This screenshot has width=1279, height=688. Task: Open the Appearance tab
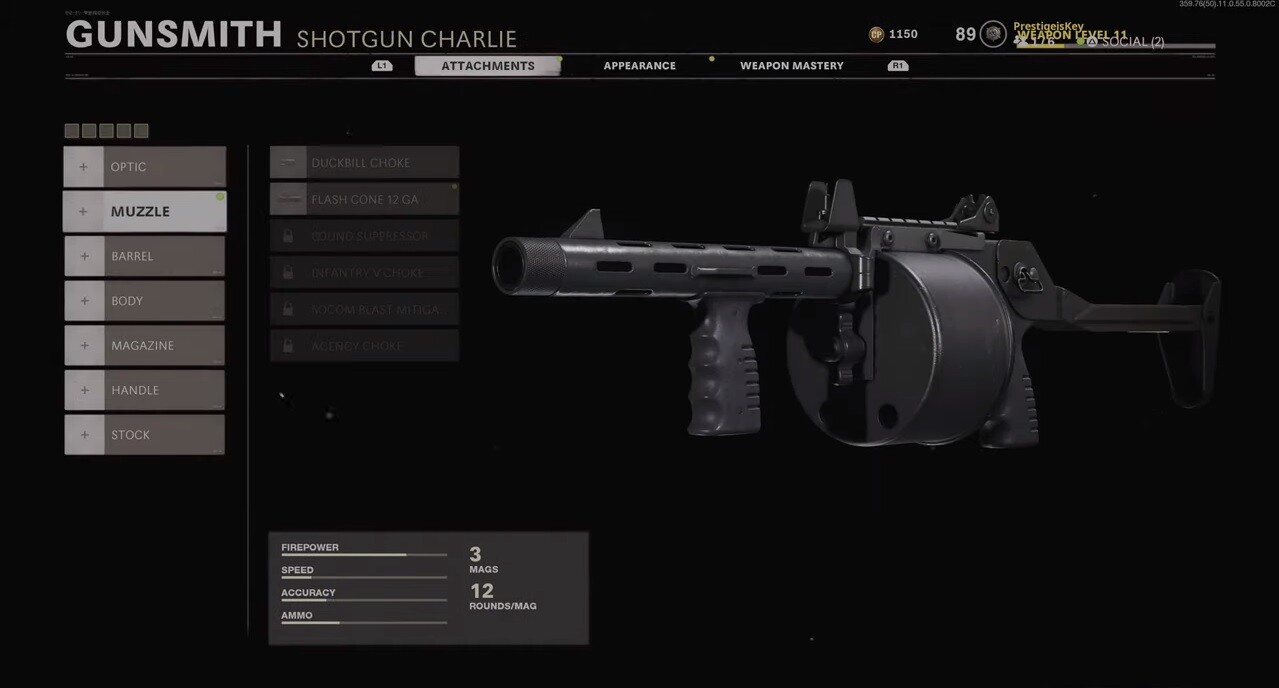click(x=639, y=66)
